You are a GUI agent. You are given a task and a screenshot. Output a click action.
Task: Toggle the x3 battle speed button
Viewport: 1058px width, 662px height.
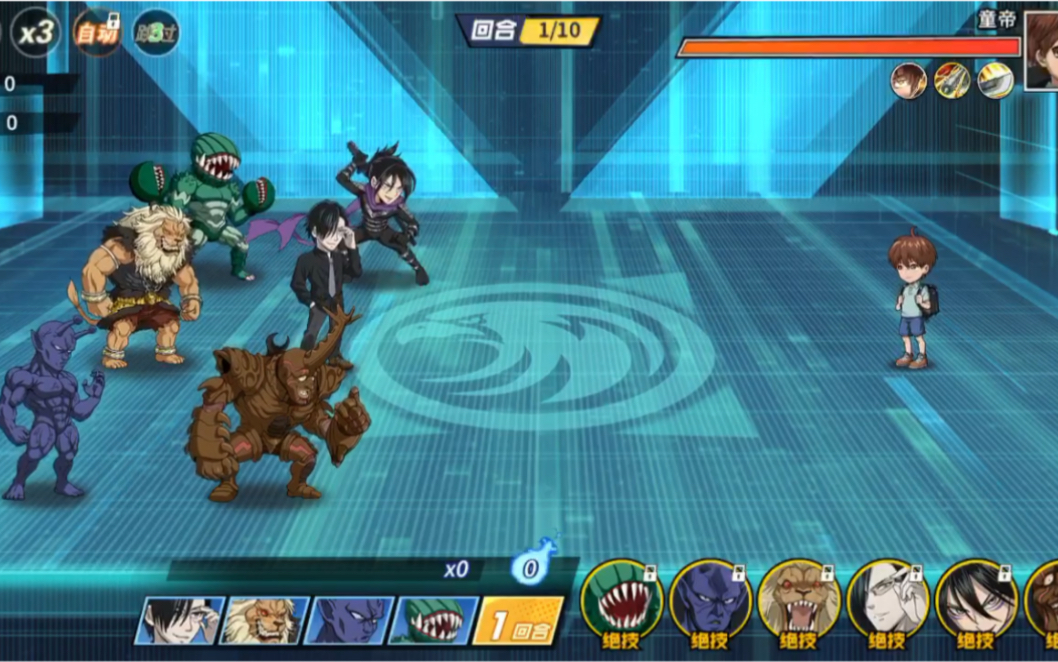coord(36,32)
